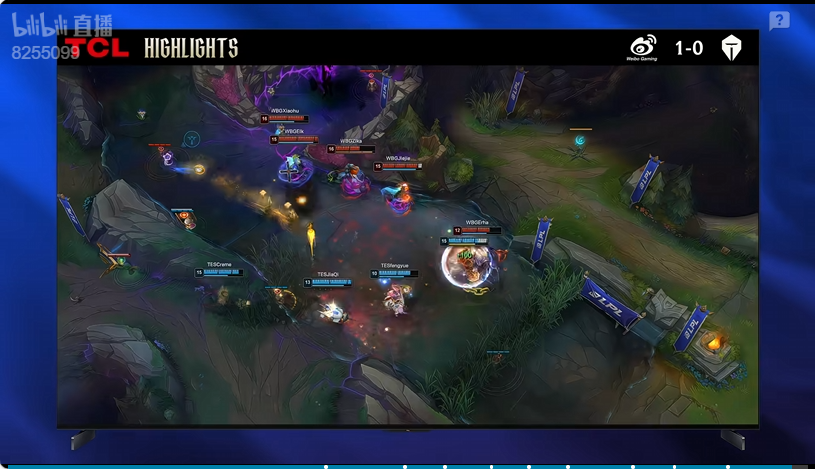Seek on the video progress bar
The image size is (815, 469).
coord(400,466)
